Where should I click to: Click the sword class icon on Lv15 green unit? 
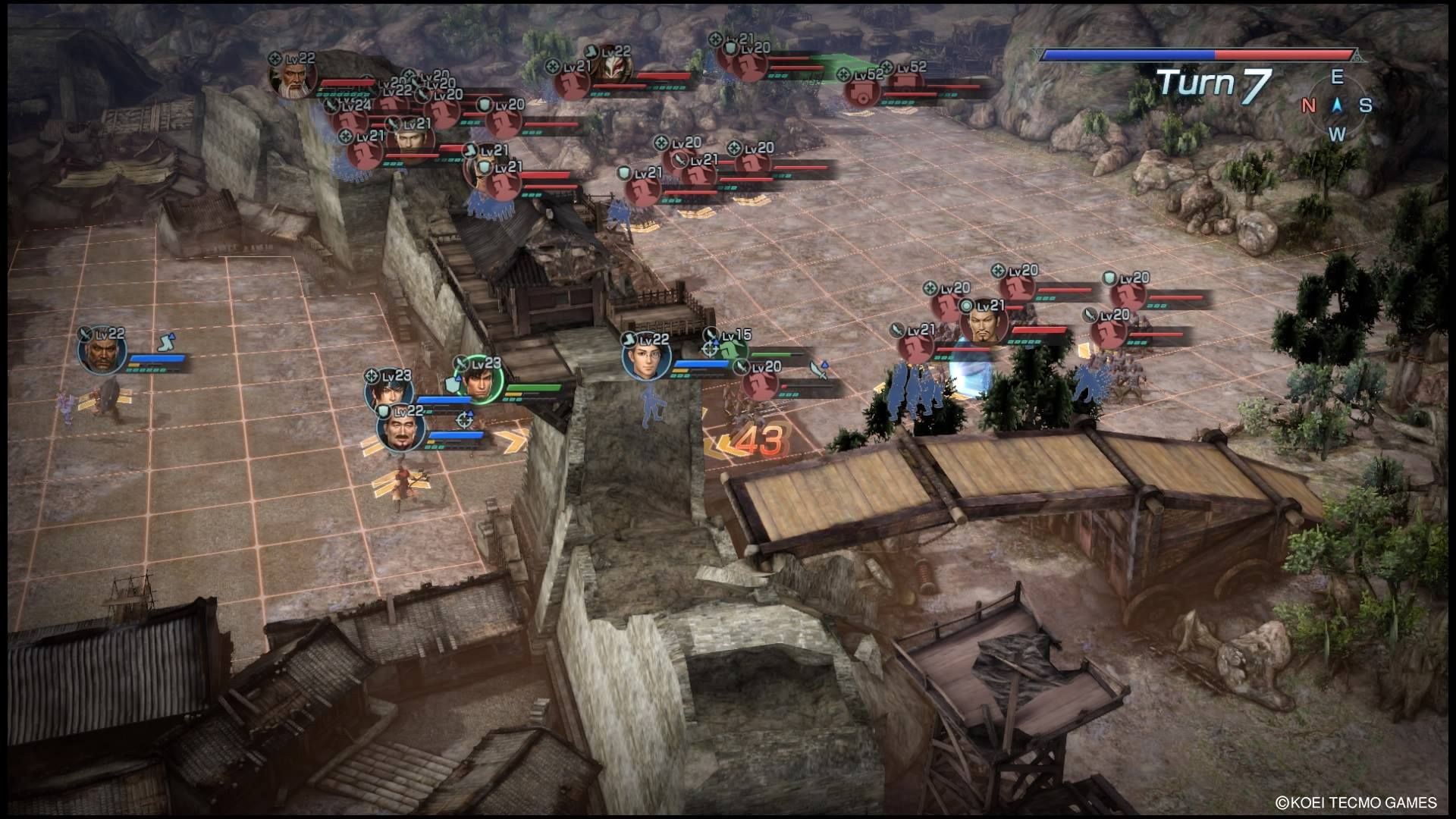(x=711, y=333)
